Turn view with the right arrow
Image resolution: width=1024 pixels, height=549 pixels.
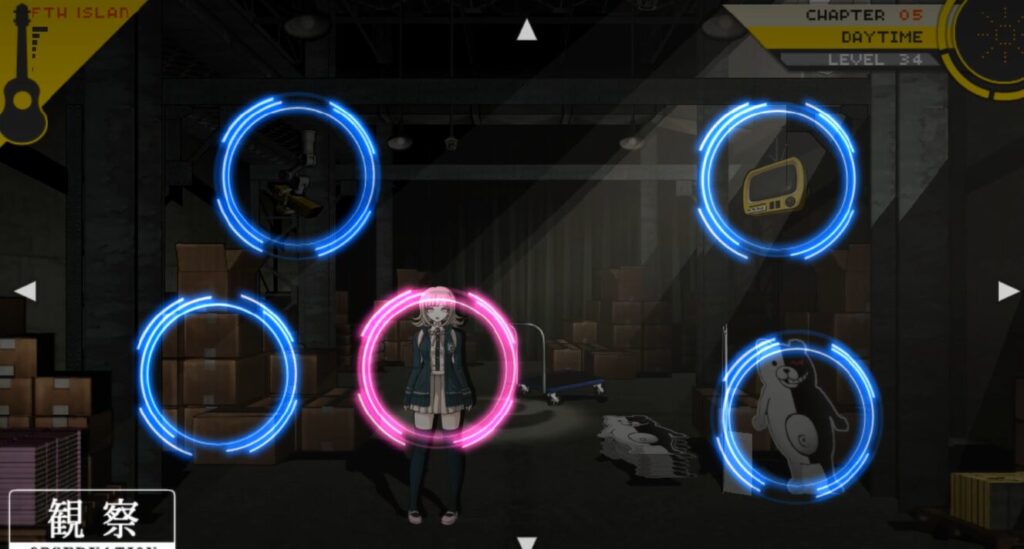pyautogui.click(x=1008, y=291)
